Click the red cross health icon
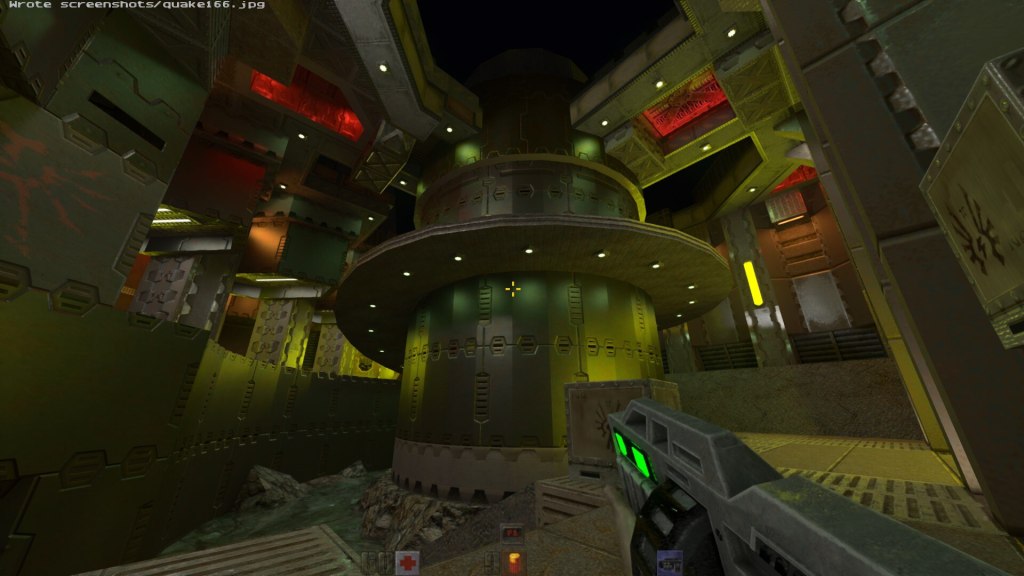This screenshot has height=576, width=1024. tap(406, 562)
